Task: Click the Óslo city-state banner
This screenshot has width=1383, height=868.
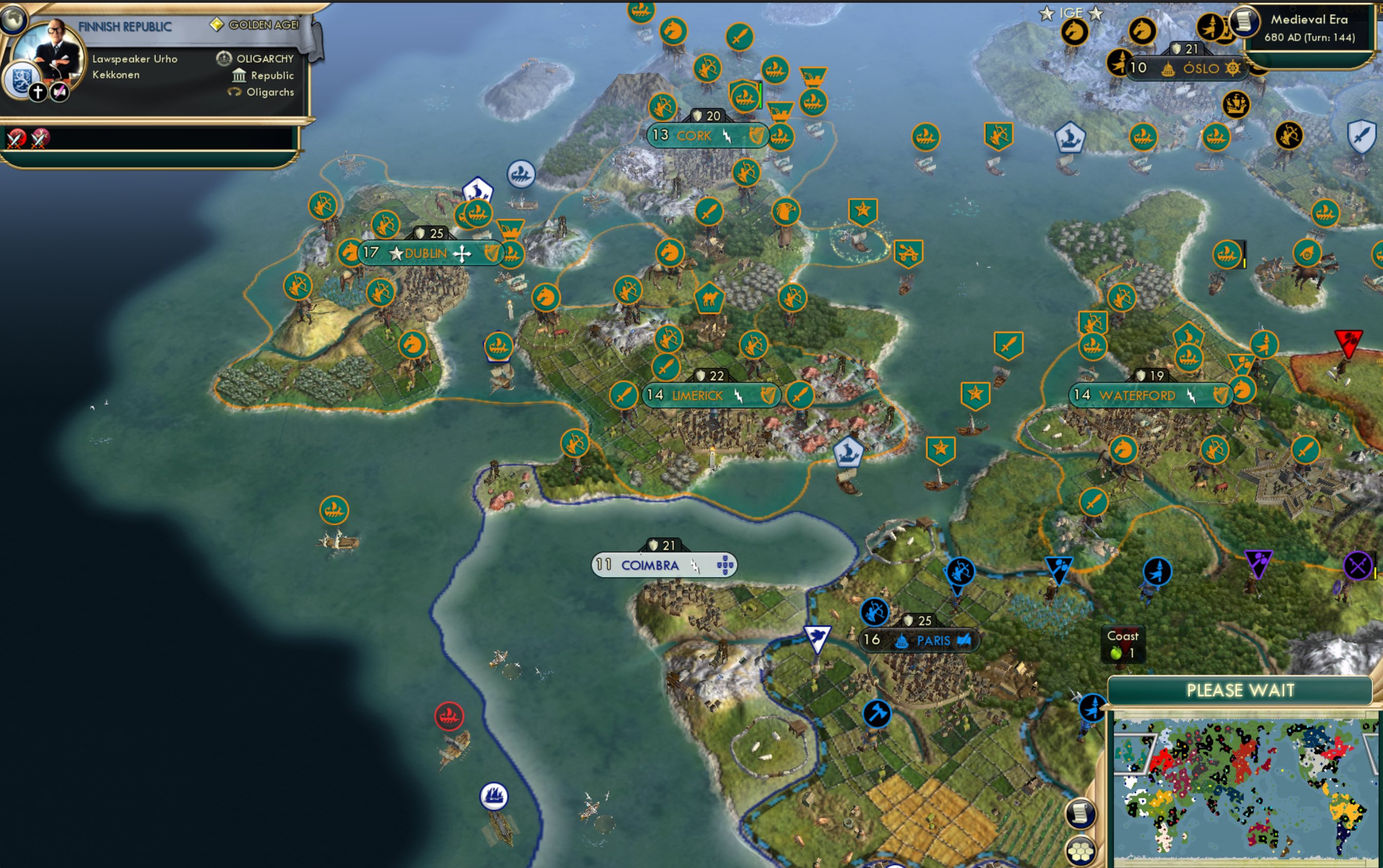Action: point(1186,68)
